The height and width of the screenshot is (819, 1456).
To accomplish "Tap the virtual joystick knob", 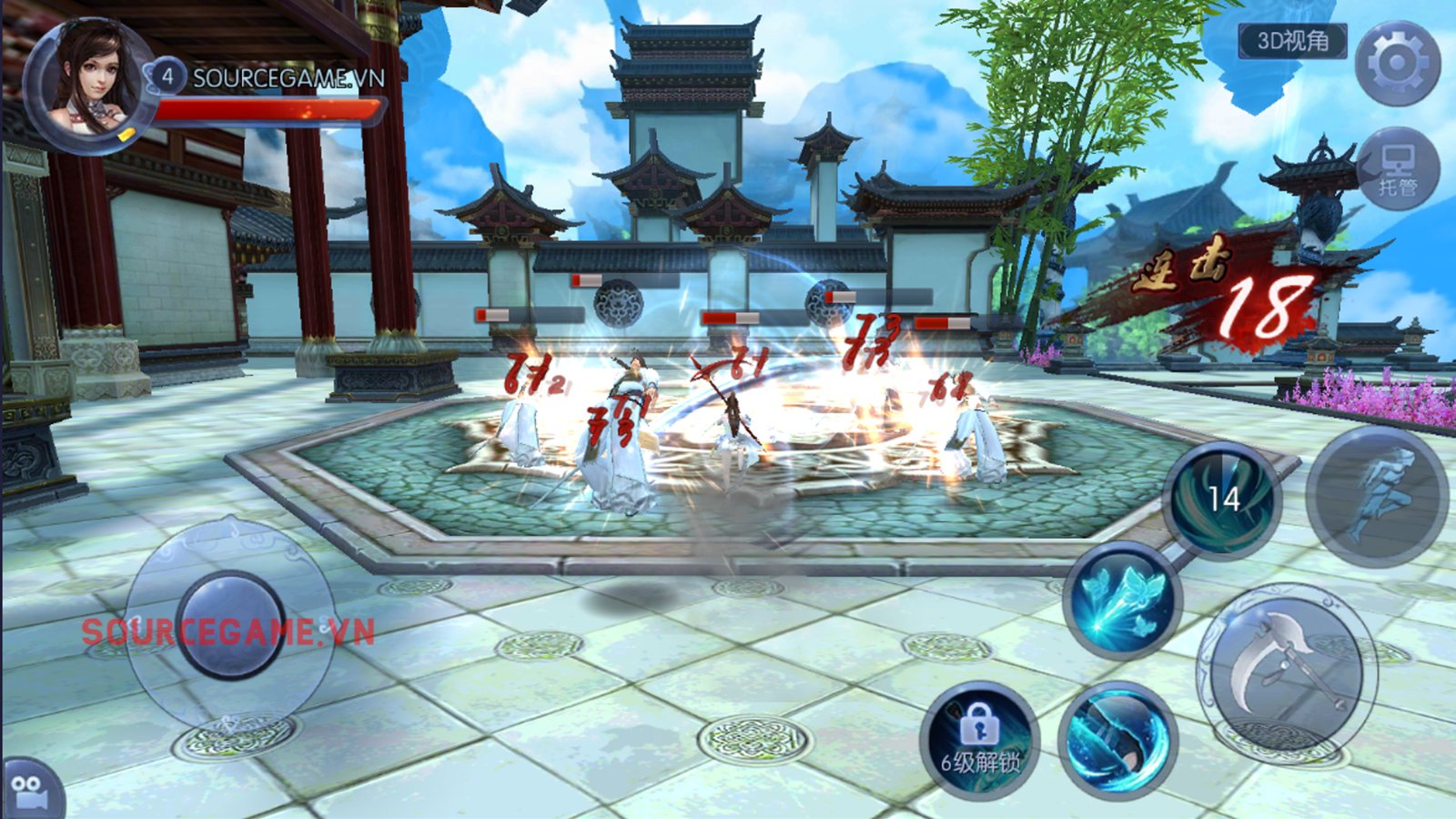I will point(231,624).
